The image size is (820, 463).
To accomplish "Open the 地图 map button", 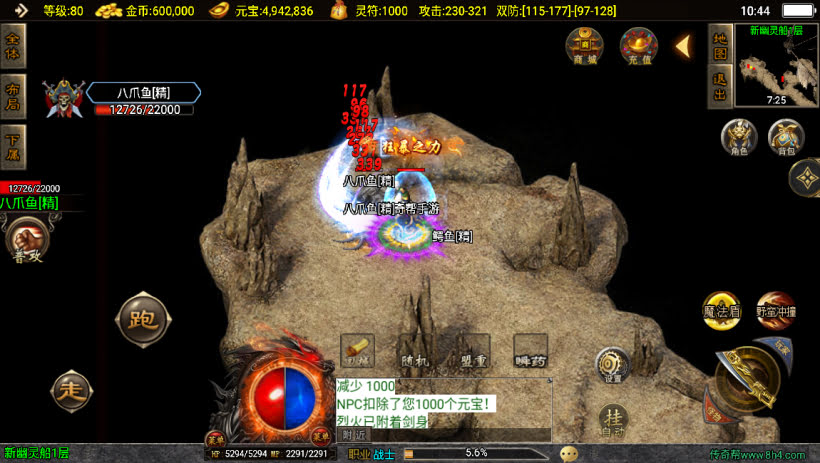I will (x=719, y=46).
